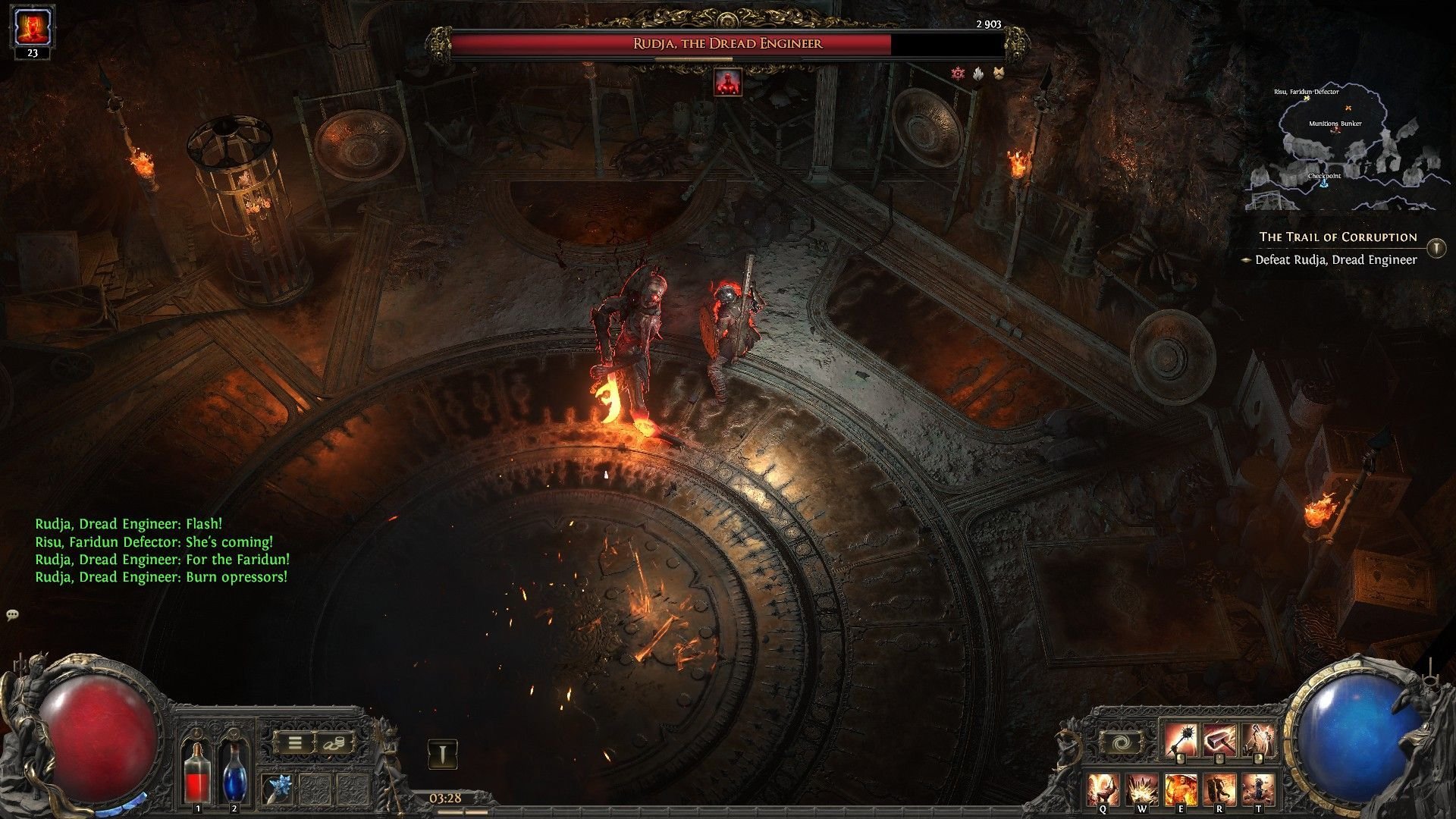Select the blue crystal charm slot

(278, 789)
